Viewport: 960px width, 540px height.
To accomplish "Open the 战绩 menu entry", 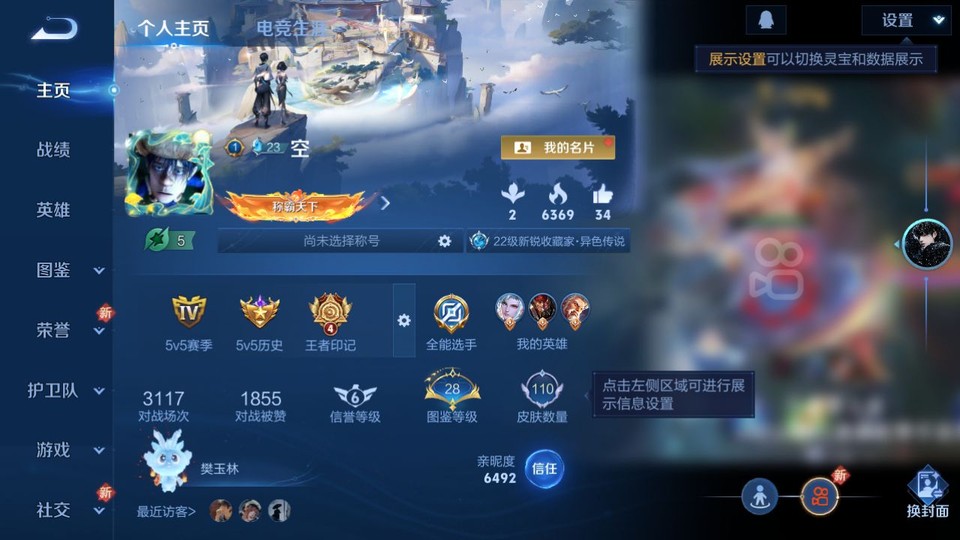I will (54, 150).
